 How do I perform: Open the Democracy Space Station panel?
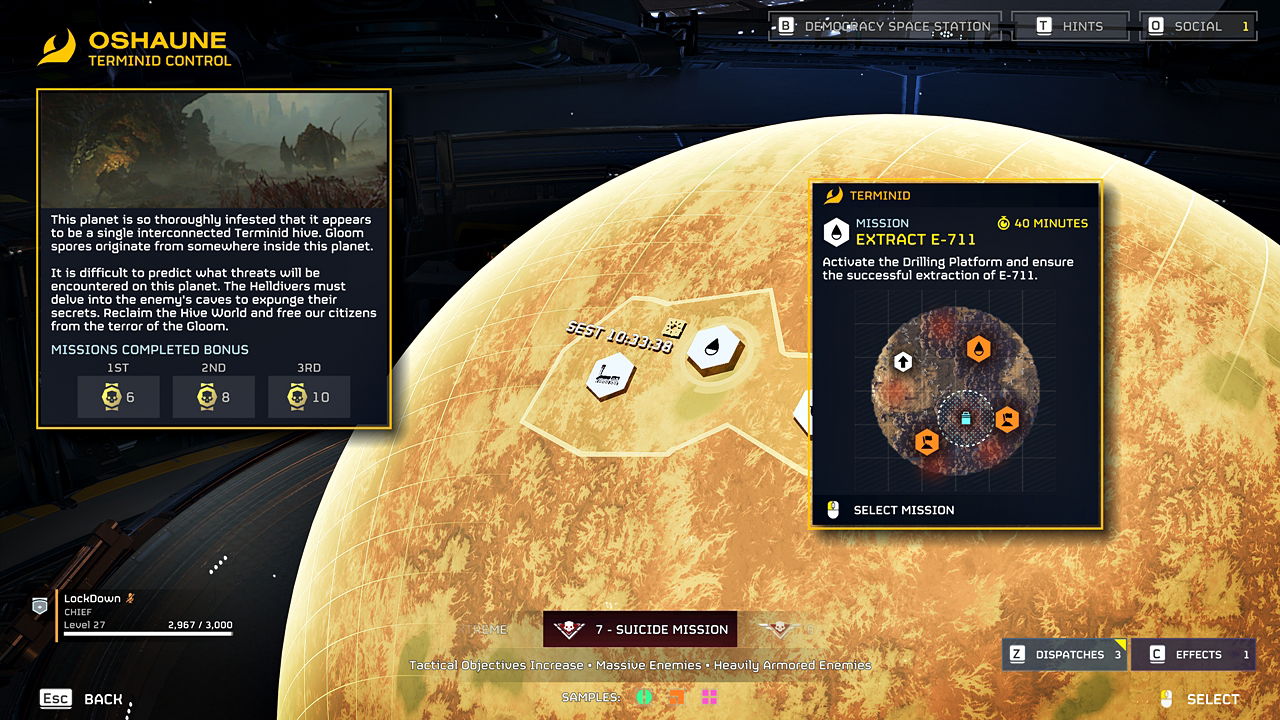tap(884, 26)
